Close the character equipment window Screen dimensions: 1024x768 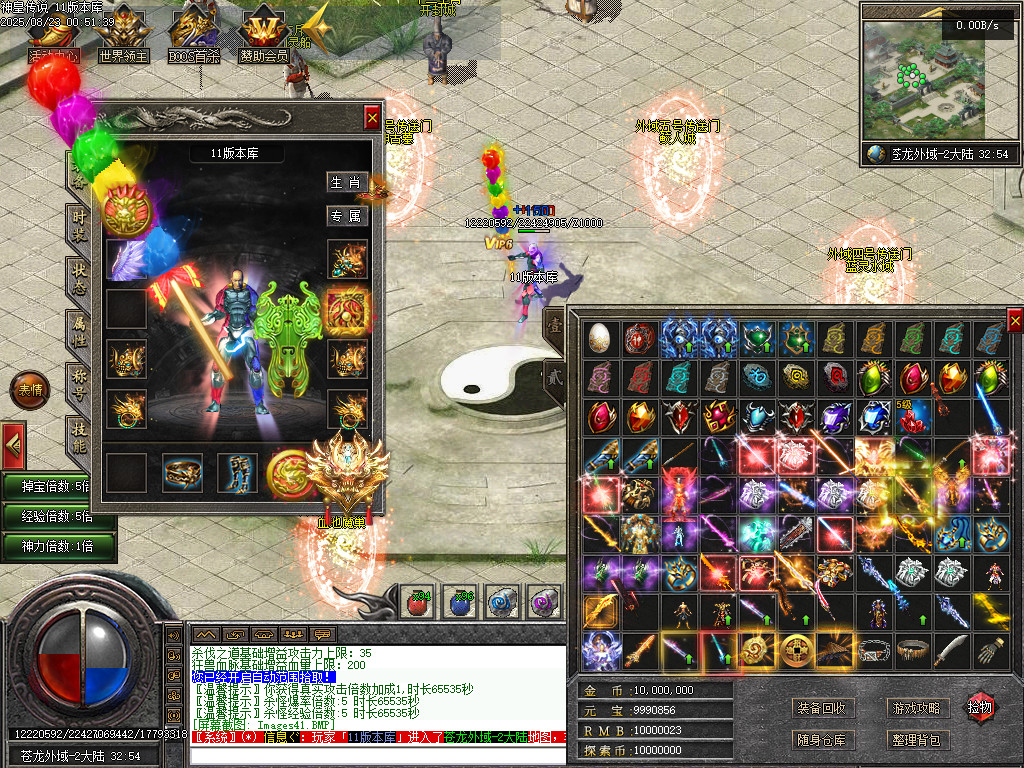[x=372, y=115]
